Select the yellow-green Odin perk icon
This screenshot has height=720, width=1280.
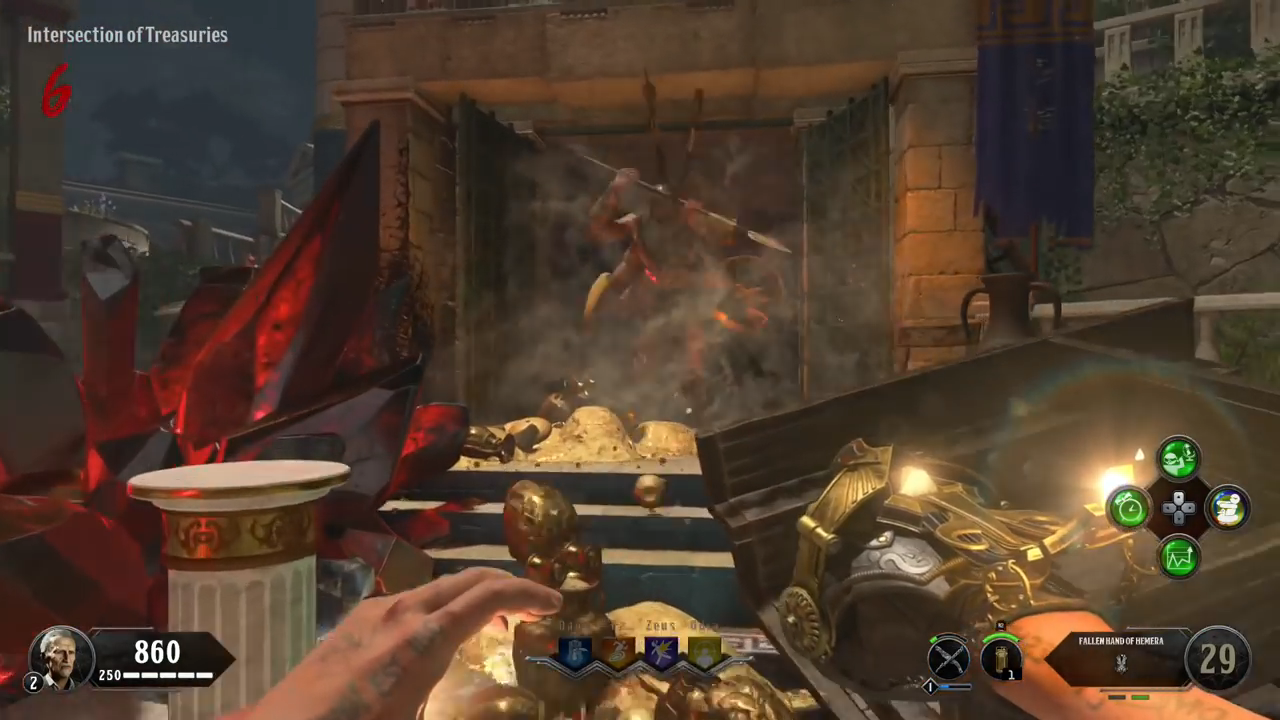[704, 652]
